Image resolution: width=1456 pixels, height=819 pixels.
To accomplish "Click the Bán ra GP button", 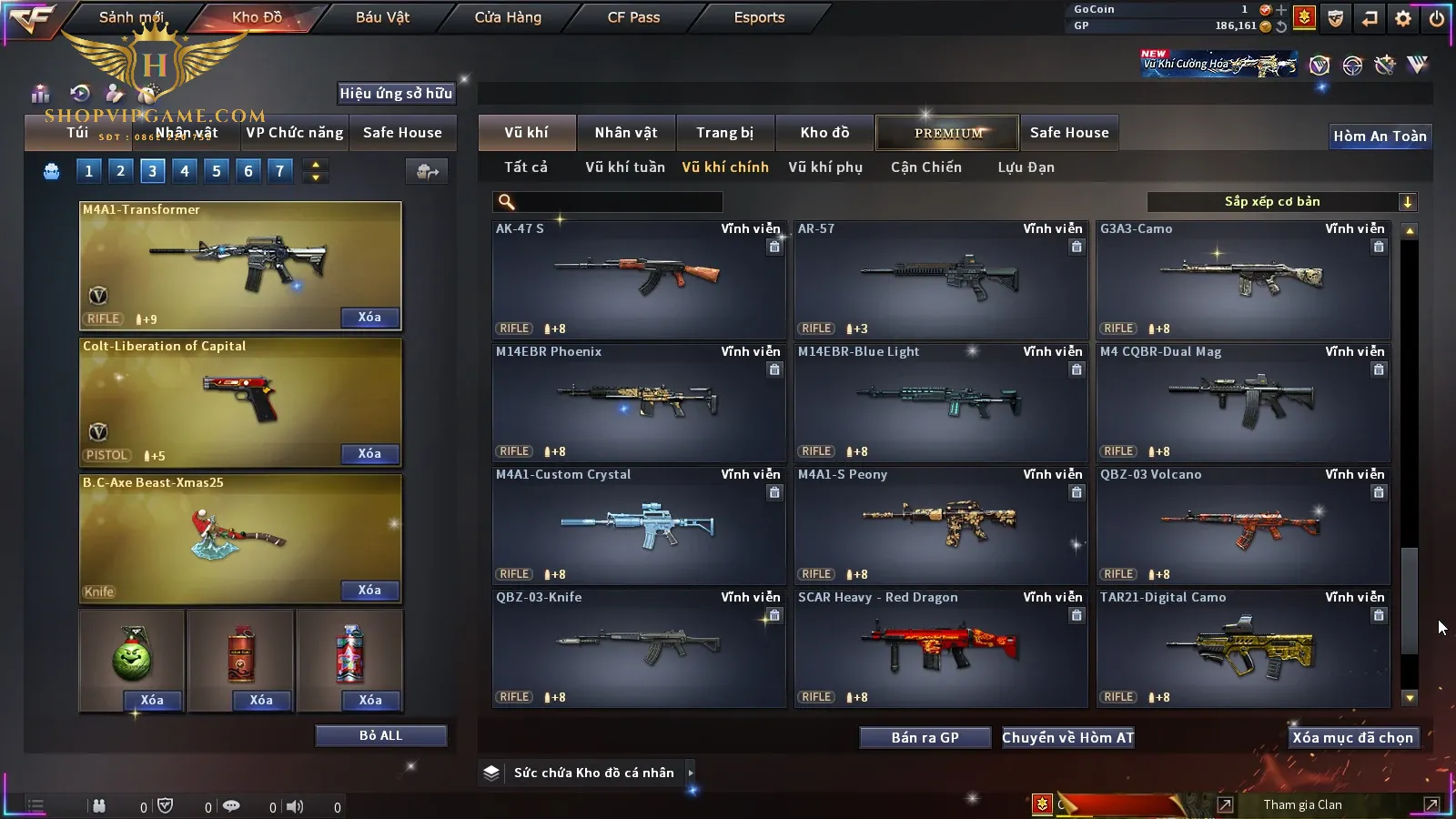I will tap(925, 738).
